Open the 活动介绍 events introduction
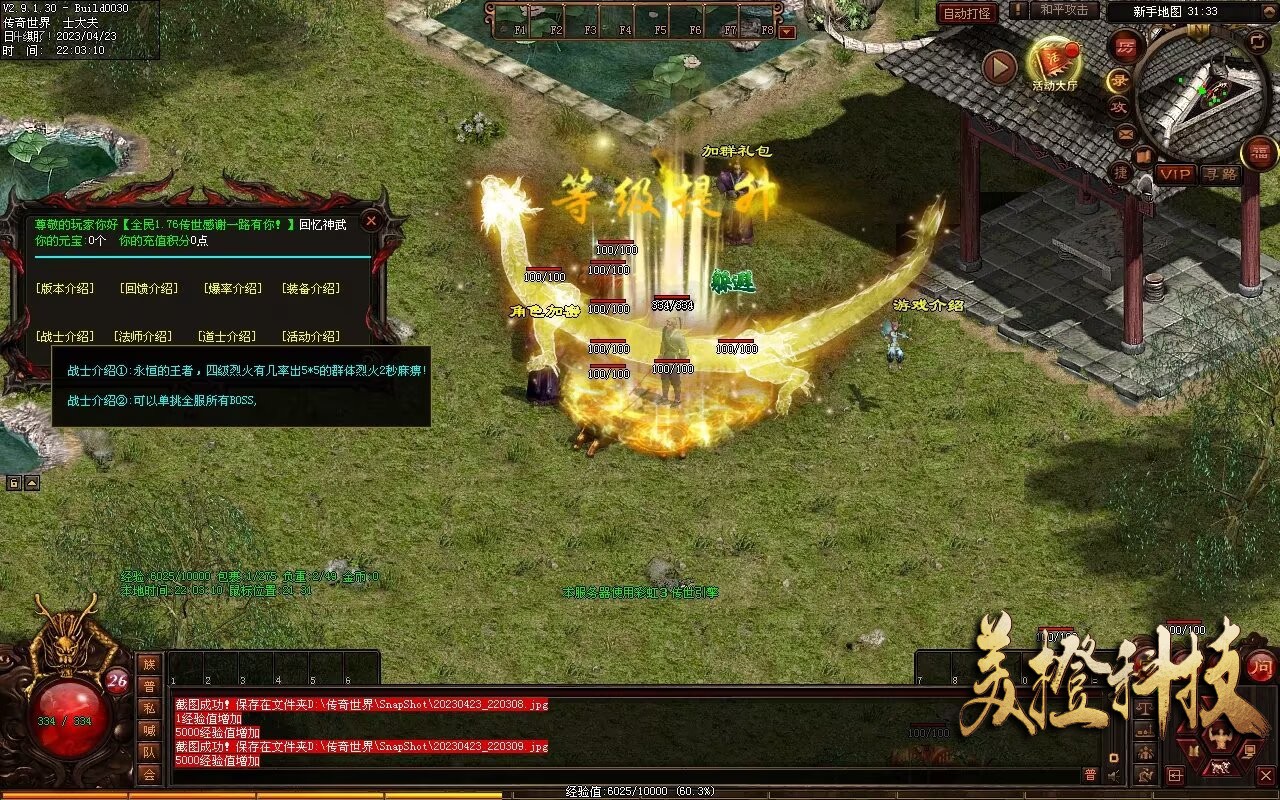Image resolution: width=1280 pixels, height=800 pixels. (310, 336)
